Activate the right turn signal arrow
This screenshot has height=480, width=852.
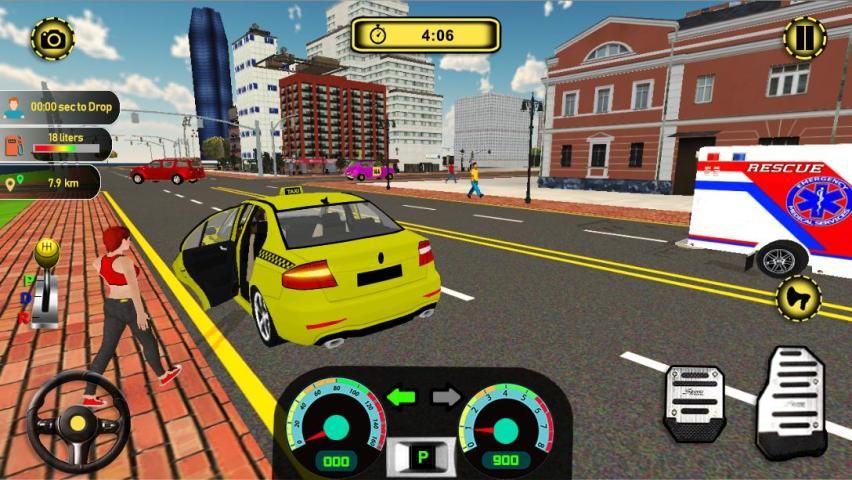[446, 397]
